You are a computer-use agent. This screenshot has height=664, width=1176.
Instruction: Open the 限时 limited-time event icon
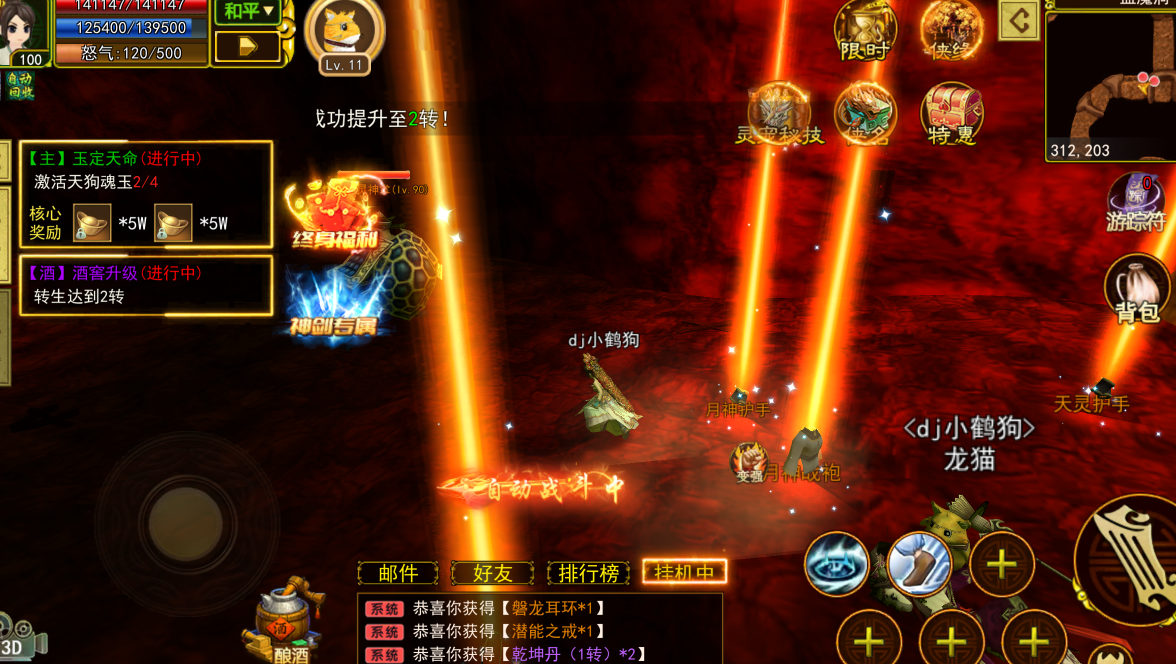(865, 31)
